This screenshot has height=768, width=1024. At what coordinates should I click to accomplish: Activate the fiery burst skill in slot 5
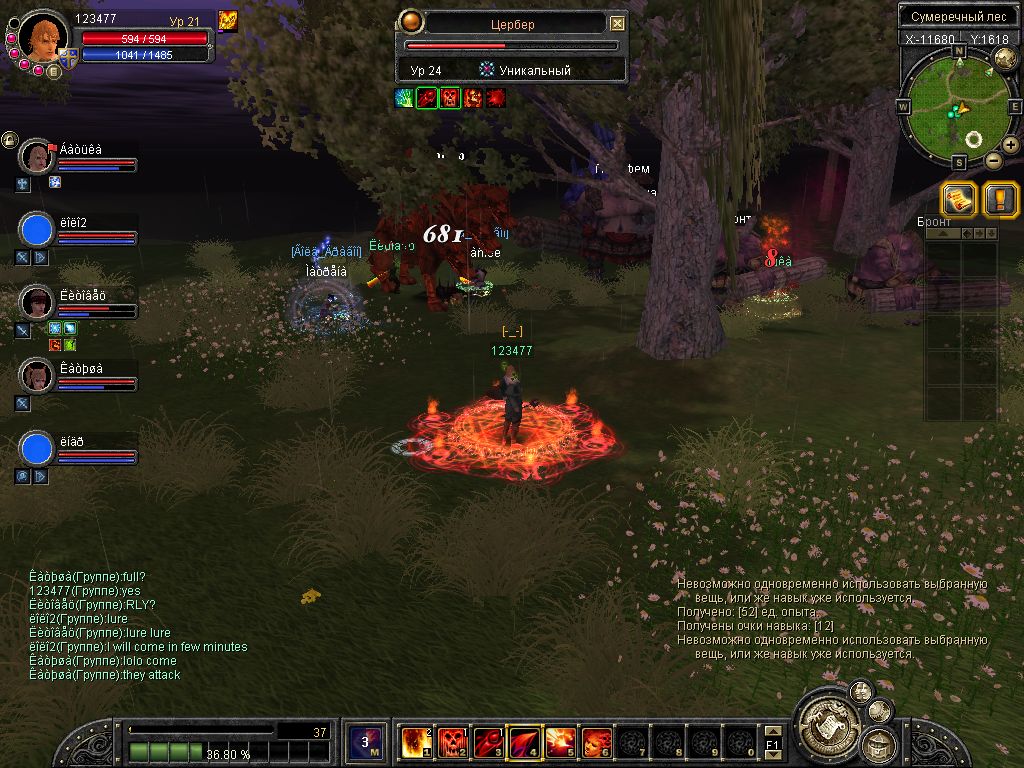(560, 742)
